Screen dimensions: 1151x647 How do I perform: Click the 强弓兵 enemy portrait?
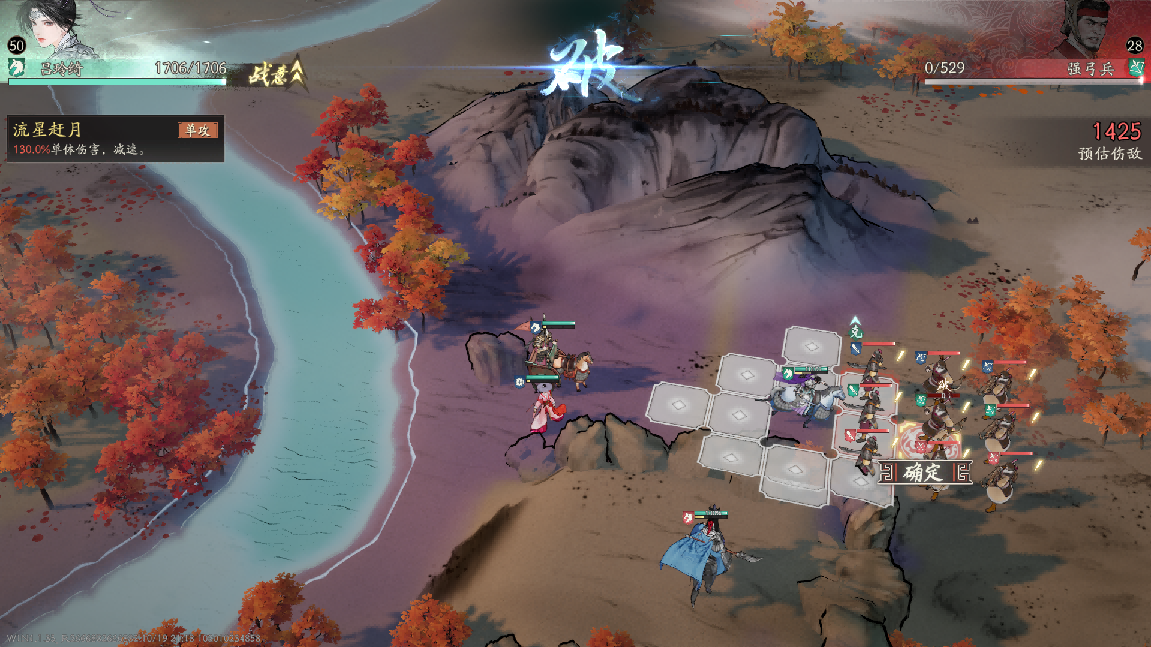click(1087, 28)
